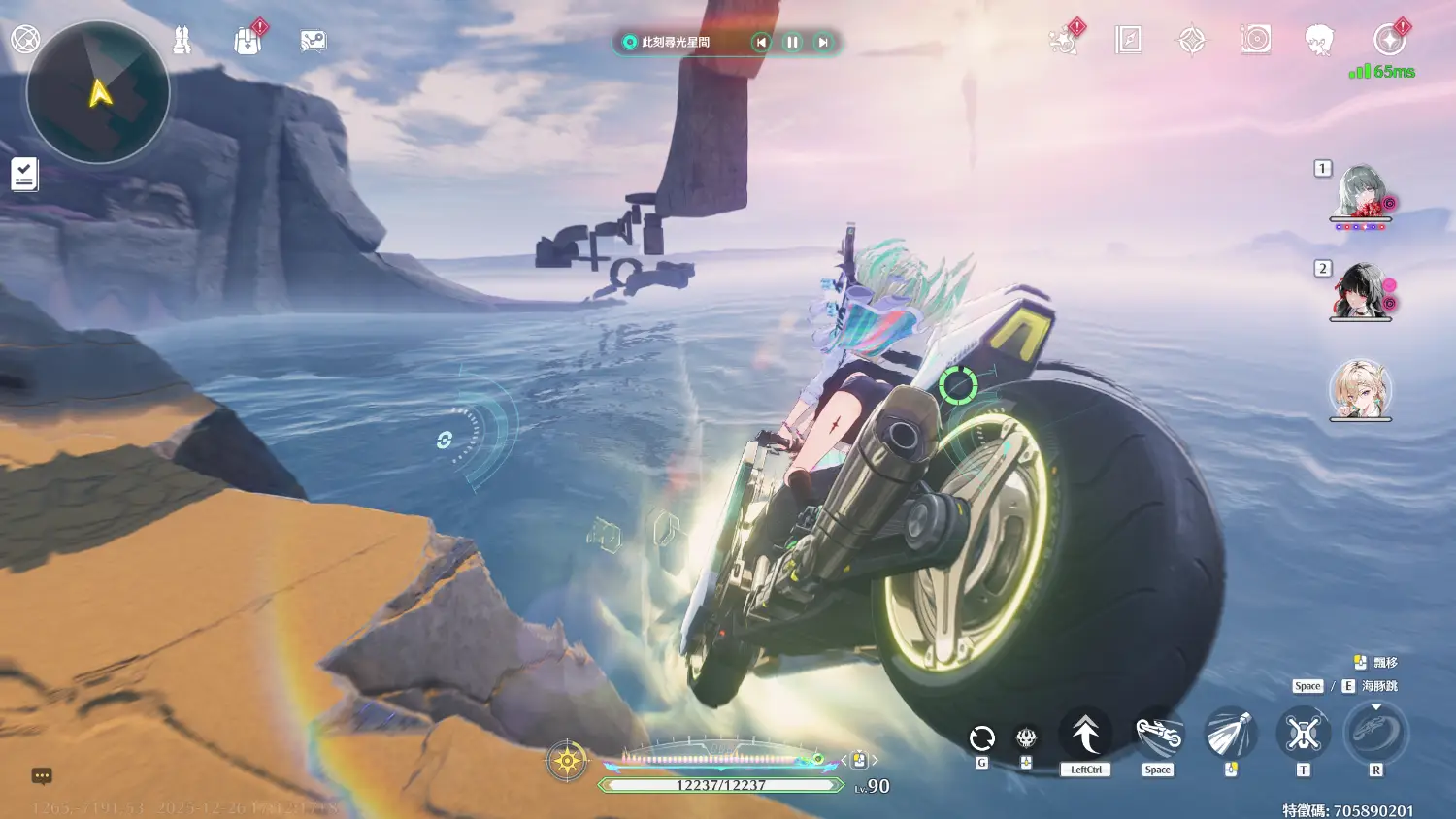Skip to the next music track

click(x=823, y=42)
